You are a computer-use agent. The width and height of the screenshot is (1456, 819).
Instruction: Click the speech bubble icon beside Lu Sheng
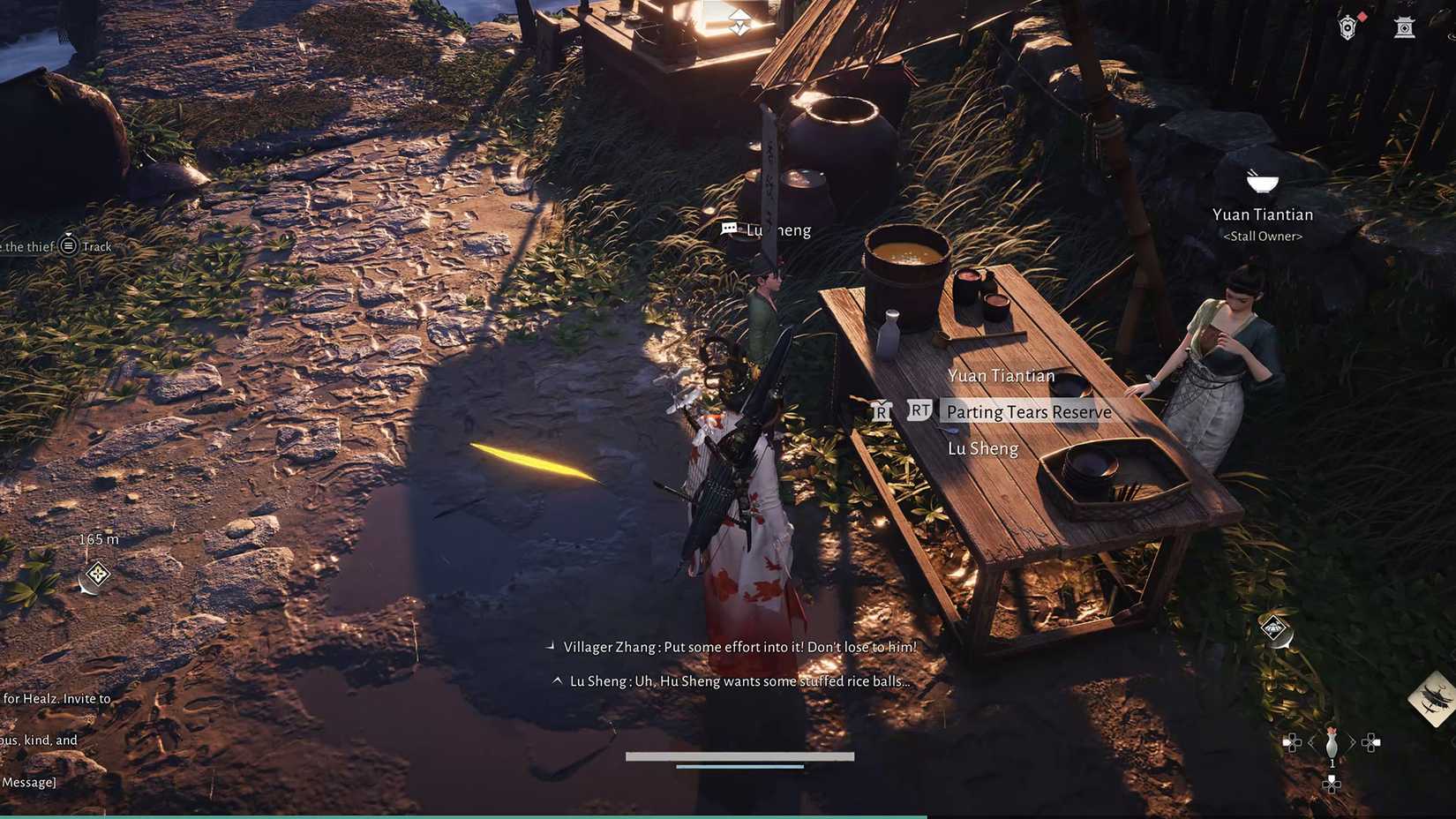[x=729, y=229]
